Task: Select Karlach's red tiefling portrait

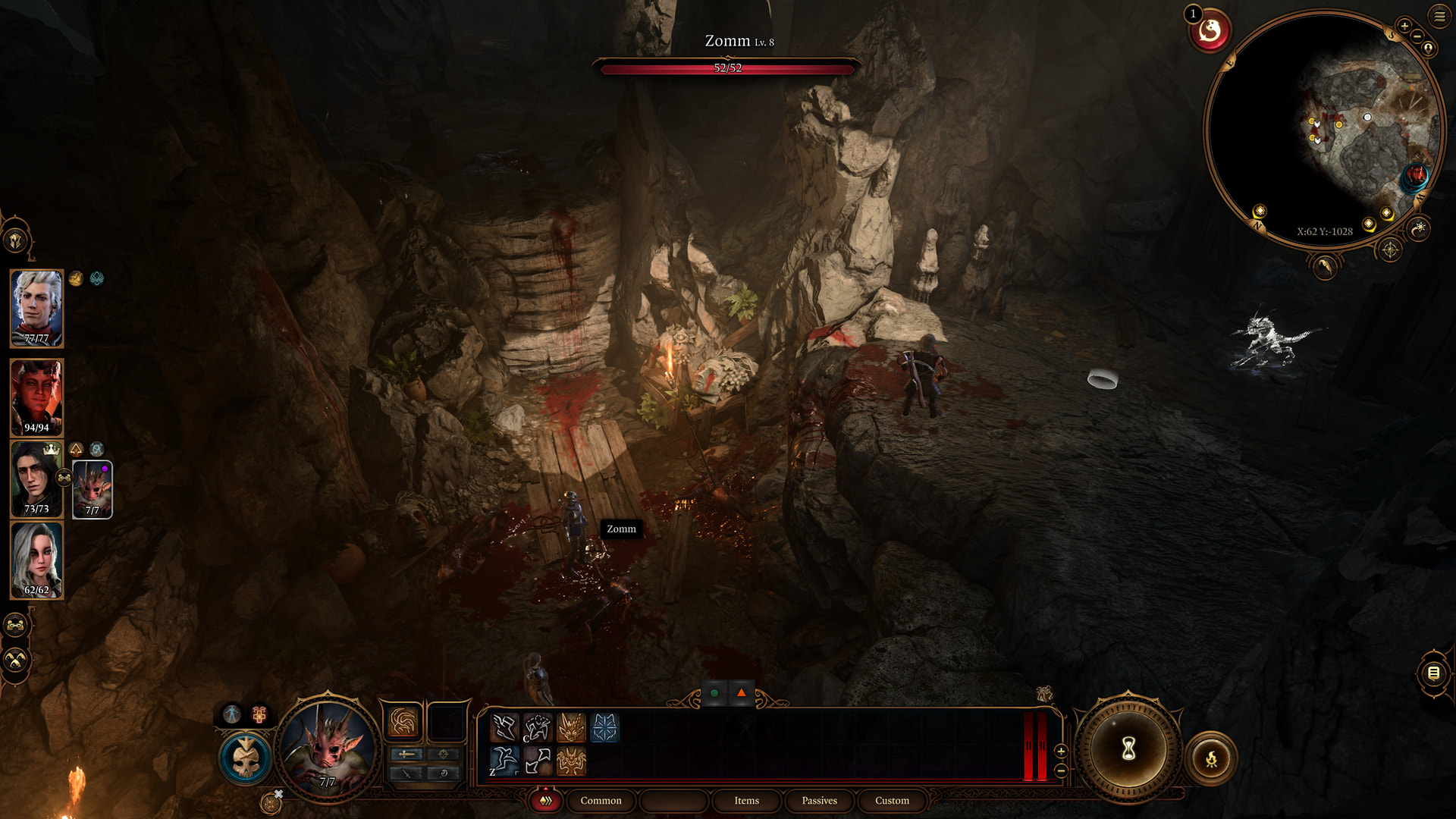Action: pos(36,397)
